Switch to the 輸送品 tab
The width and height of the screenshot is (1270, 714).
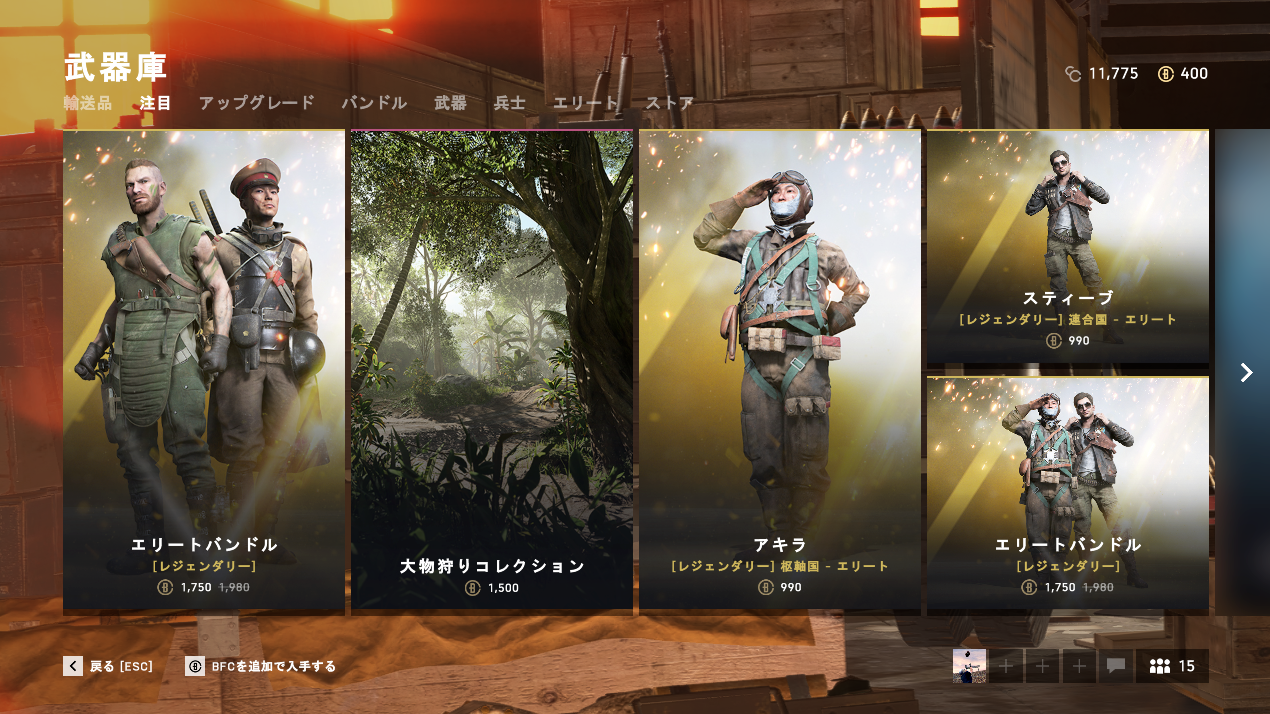(88, 103)
